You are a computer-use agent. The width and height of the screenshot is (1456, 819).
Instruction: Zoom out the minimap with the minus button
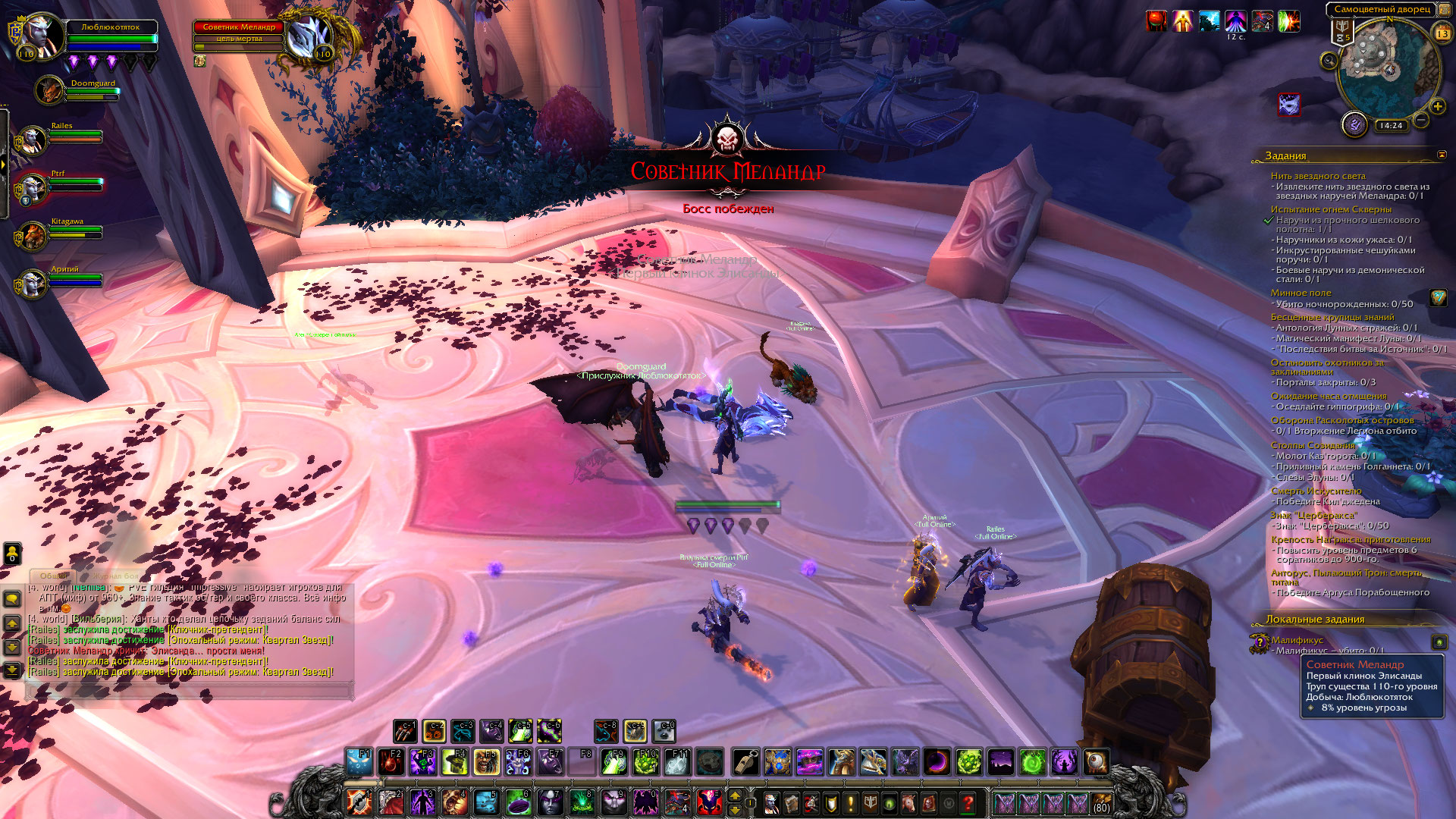tap(1422, 120)
